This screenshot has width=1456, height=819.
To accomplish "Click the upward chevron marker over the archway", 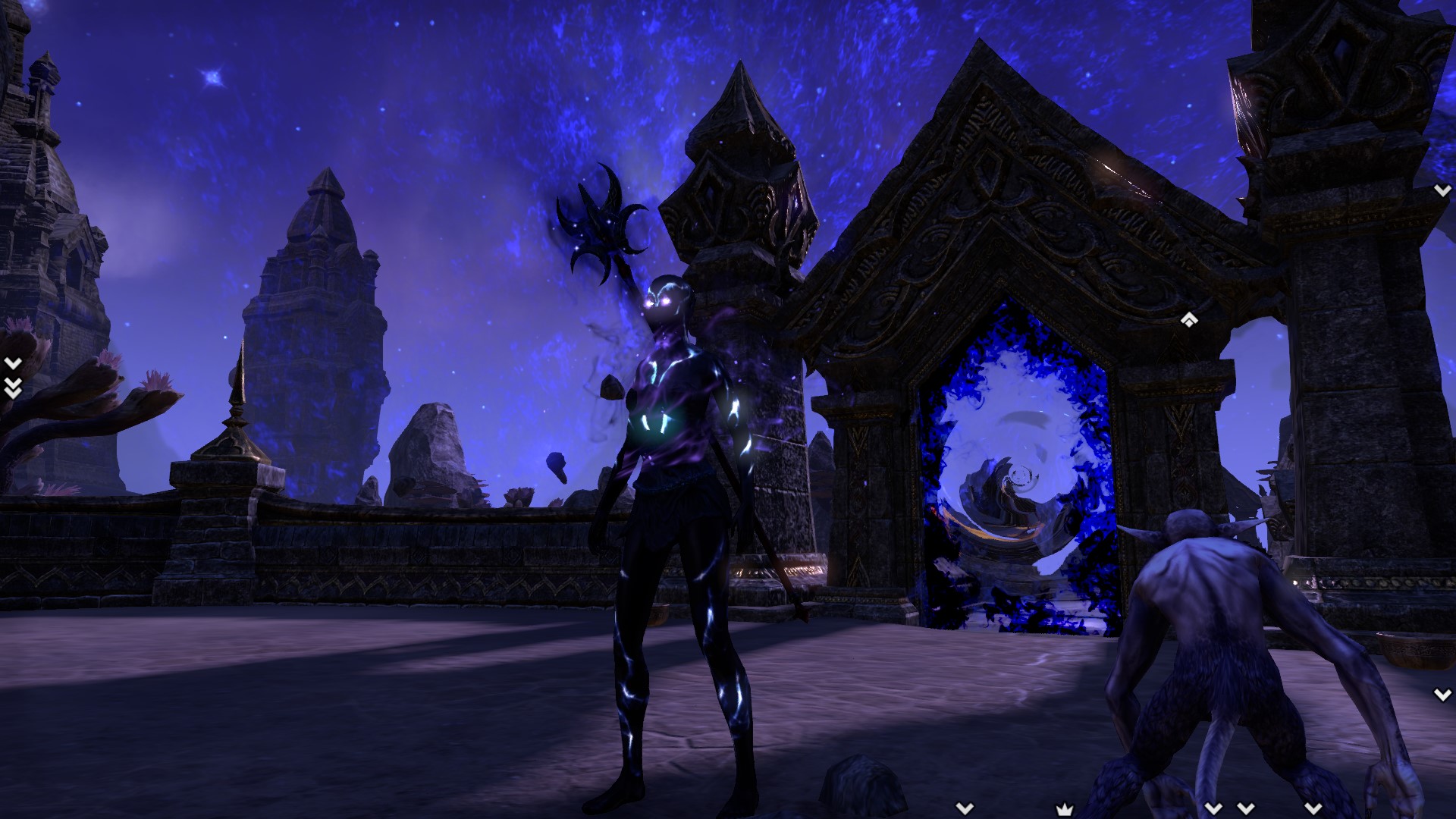I will coord(1188,321).
